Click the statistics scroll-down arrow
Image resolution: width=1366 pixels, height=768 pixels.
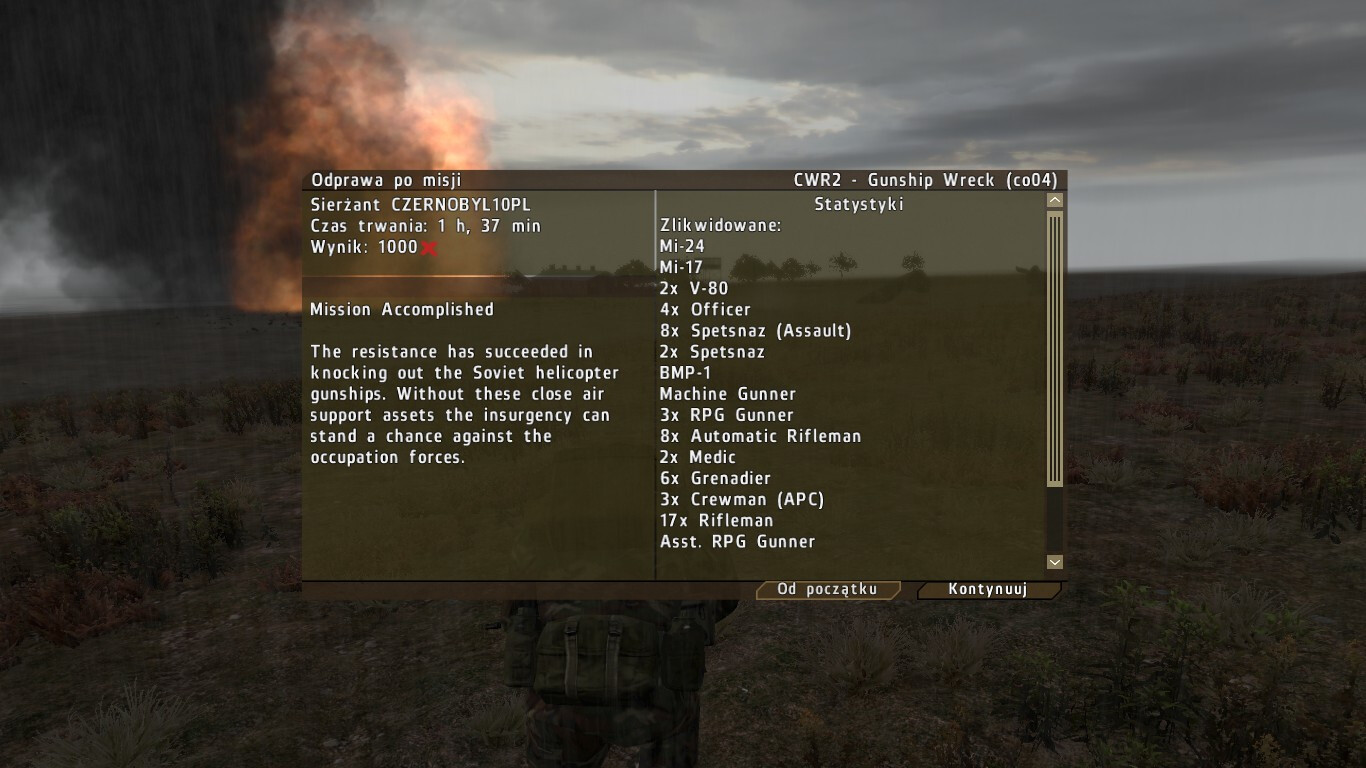1054,563
